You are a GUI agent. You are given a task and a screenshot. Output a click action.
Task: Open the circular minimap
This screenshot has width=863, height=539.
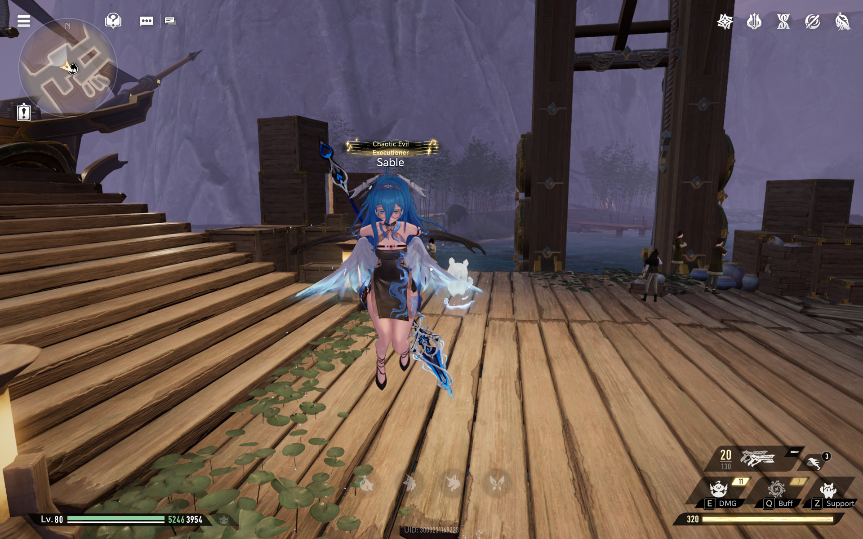tap(68, 67)
